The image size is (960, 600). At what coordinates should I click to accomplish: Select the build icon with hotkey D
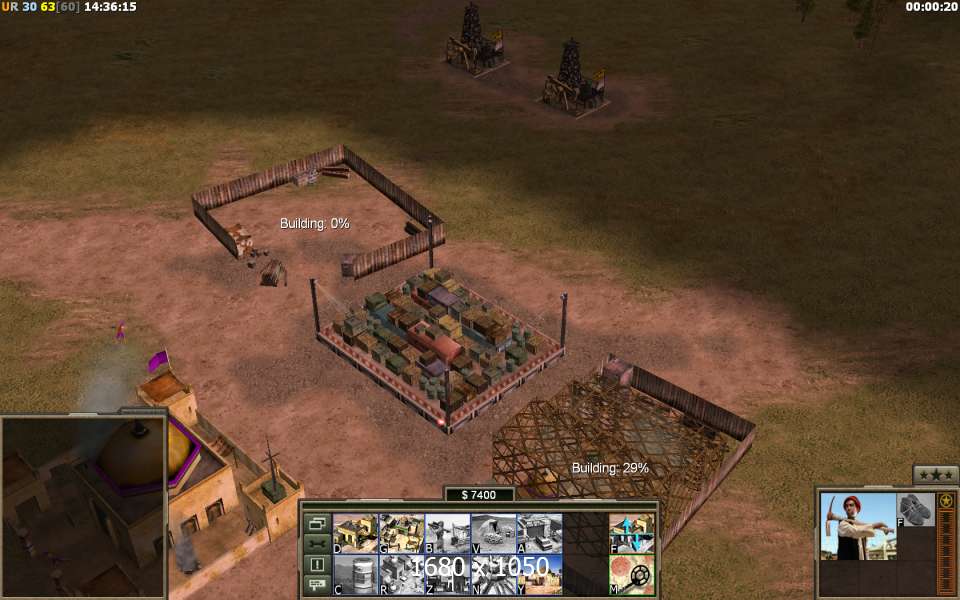coord(355,533)
